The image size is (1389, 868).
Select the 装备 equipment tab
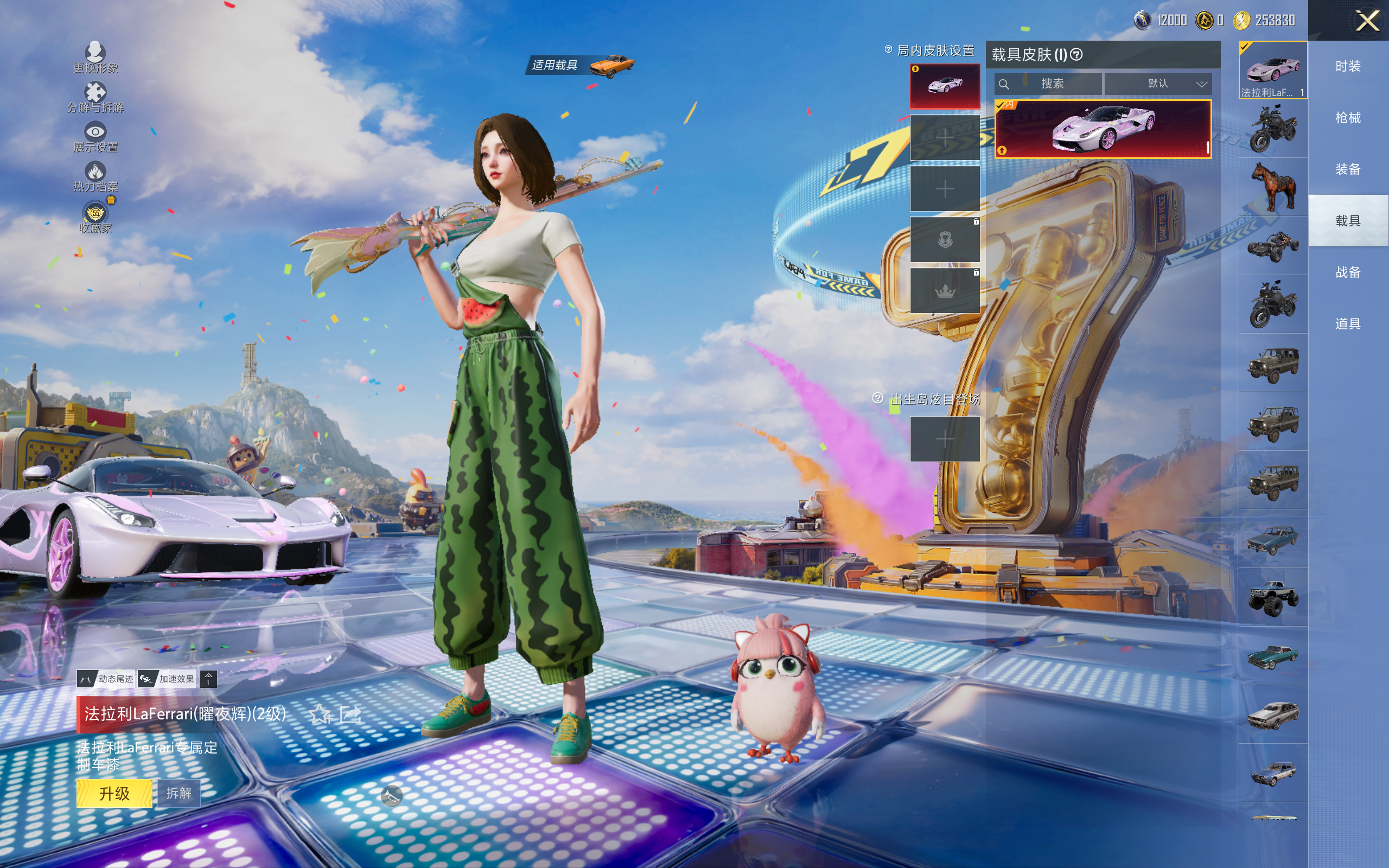coord(1348,169)
